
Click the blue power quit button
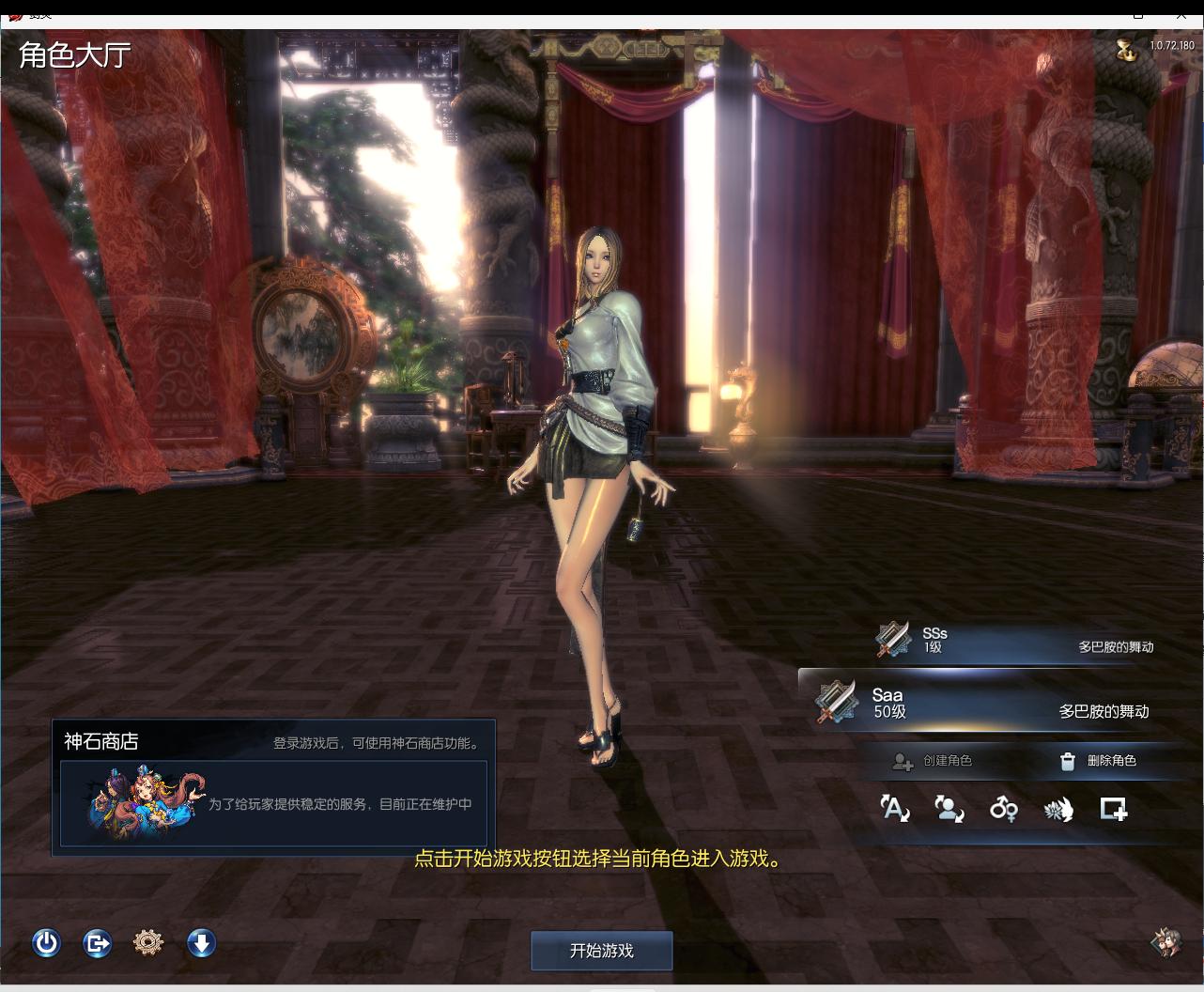tap(46, 942)
